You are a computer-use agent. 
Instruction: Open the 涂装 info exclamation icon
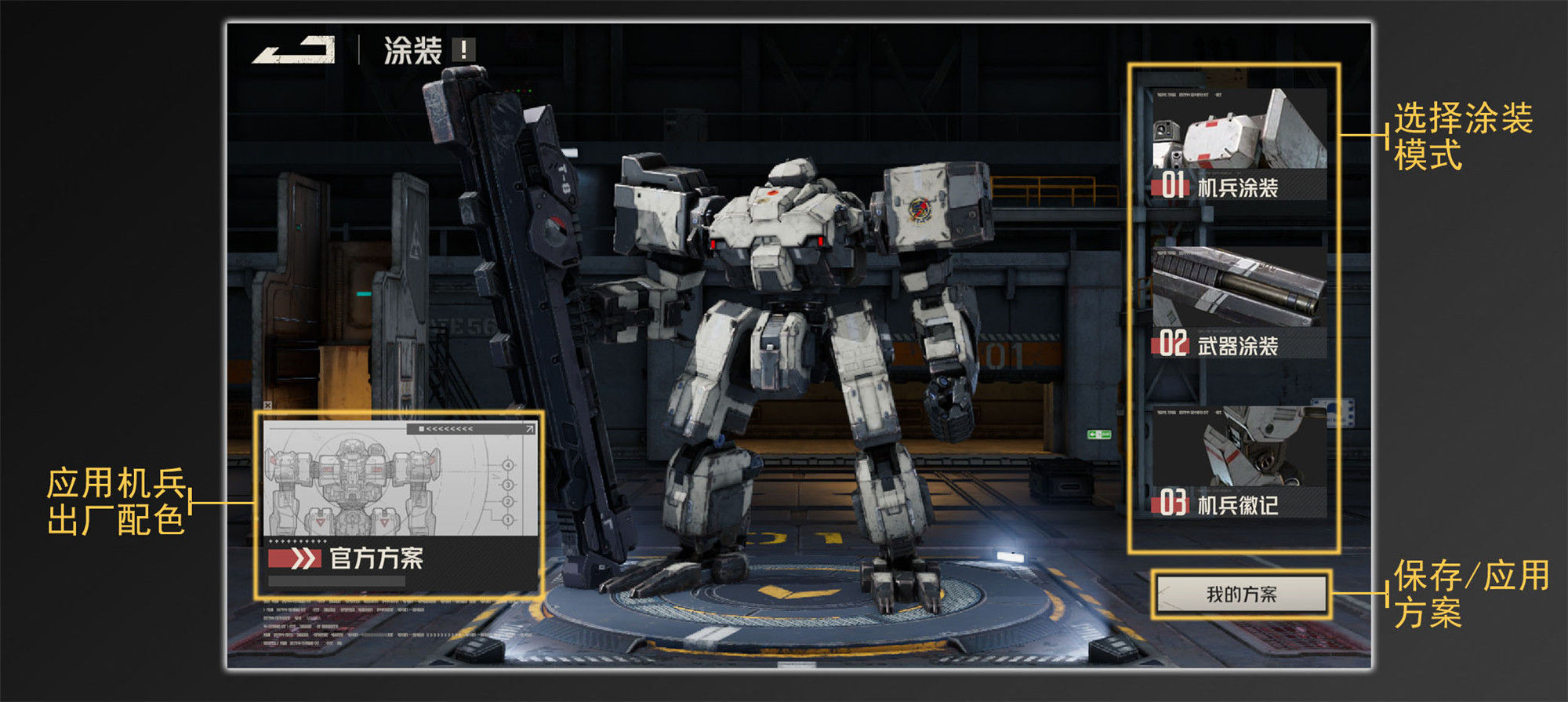coord(464,50)
